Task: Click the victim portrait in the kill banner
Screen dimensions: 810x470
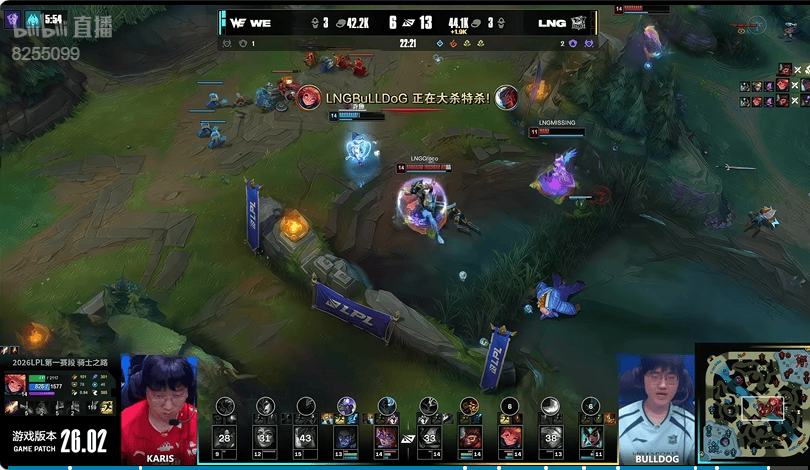Action: click(x=507, y=98)
